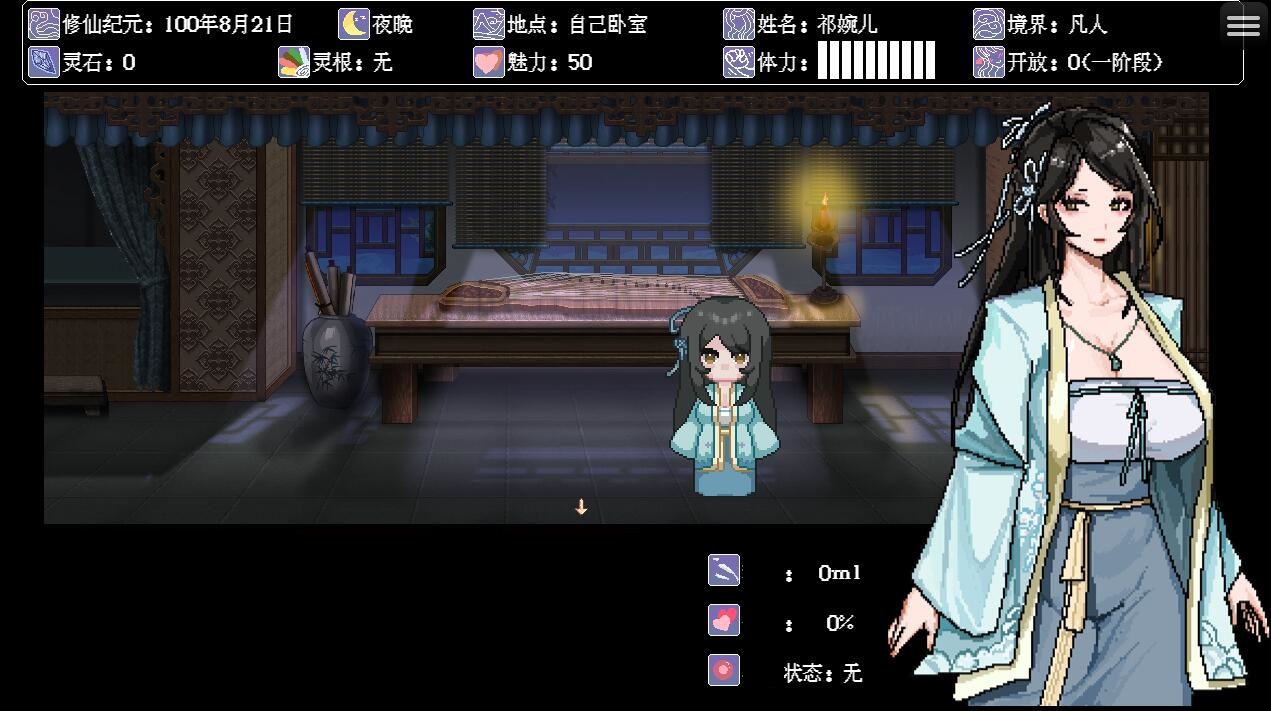The image size is (1271, 711).
Task: Click the status icon beside 状态
Action: pos(724,670)
